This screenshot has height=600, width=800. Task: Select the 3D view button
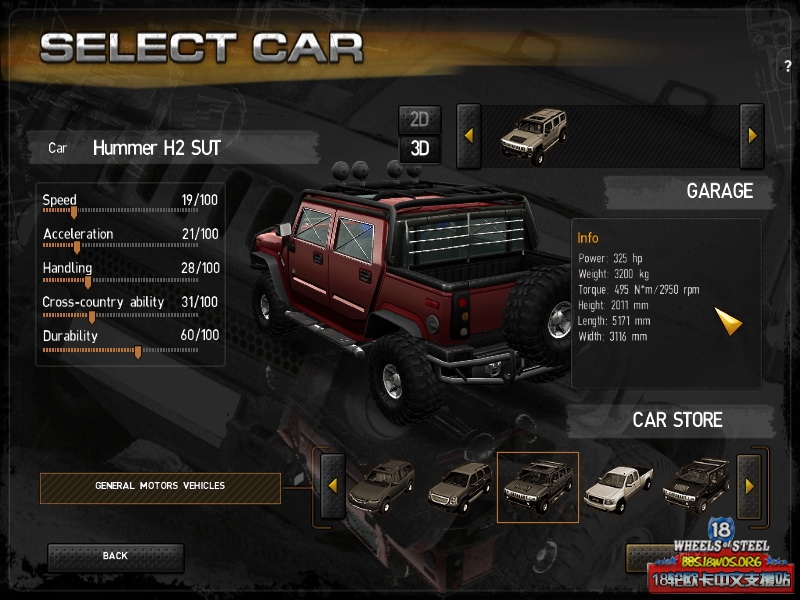tap(419, 148)
